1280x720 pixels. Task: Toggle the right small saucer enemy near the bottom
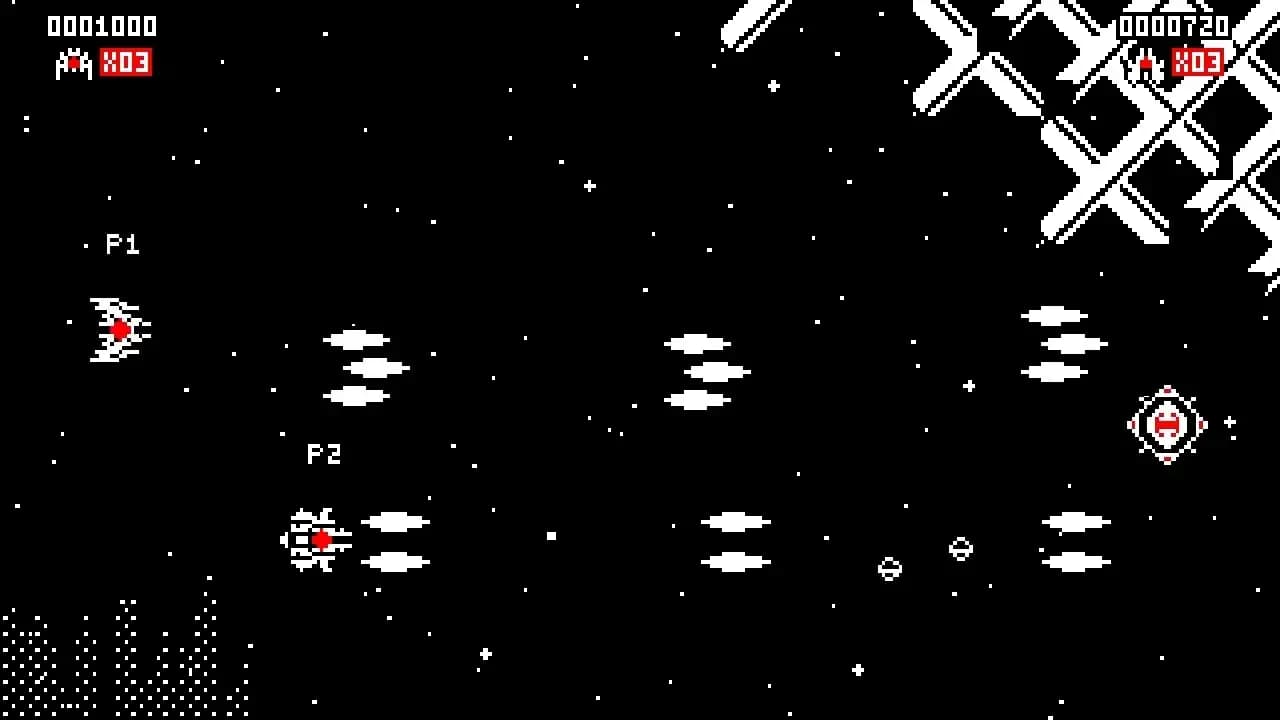pyautogui.click(x=959, y=547)
